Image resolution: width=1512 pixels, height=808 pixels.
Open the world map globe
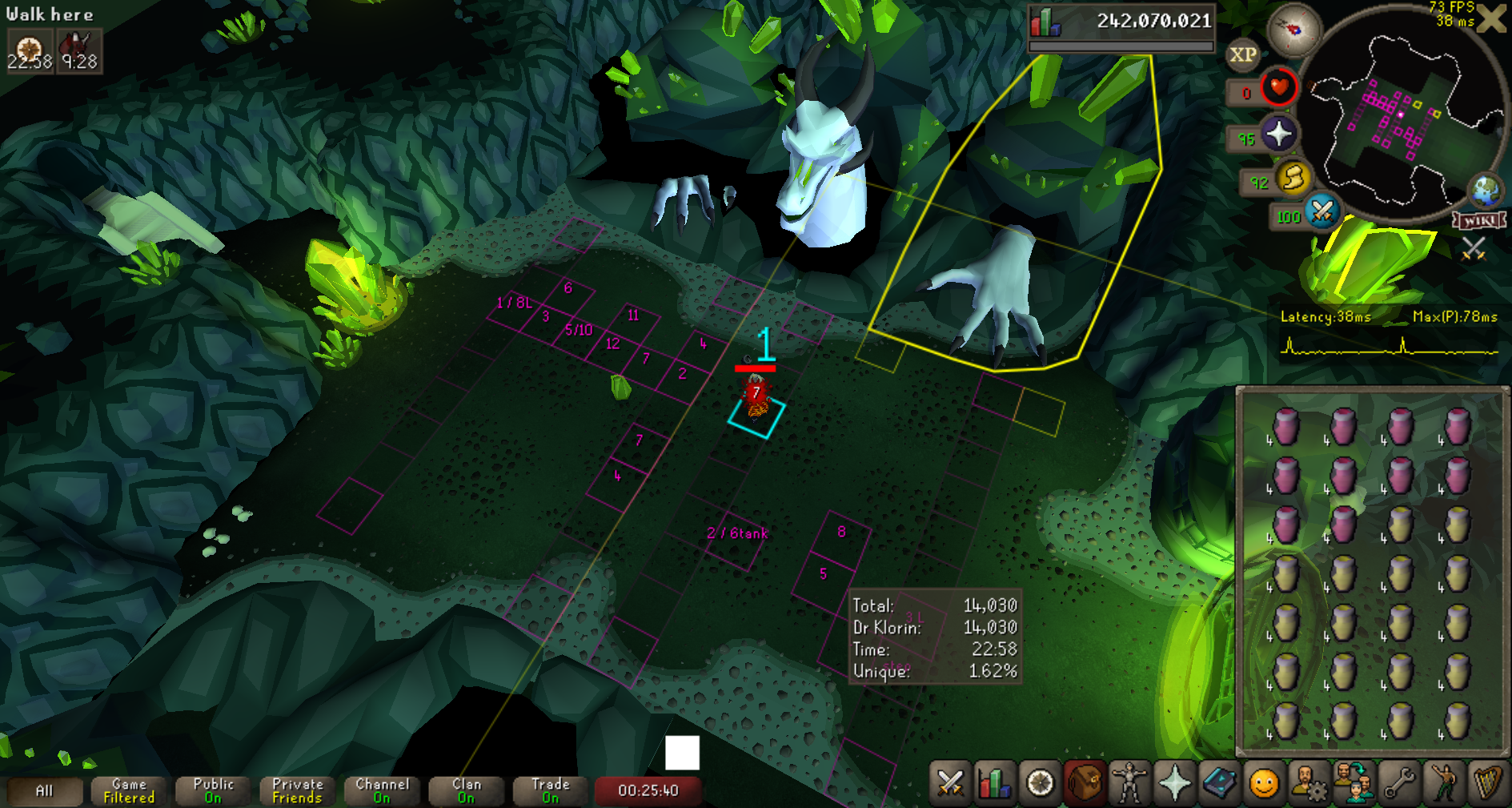1486,191
